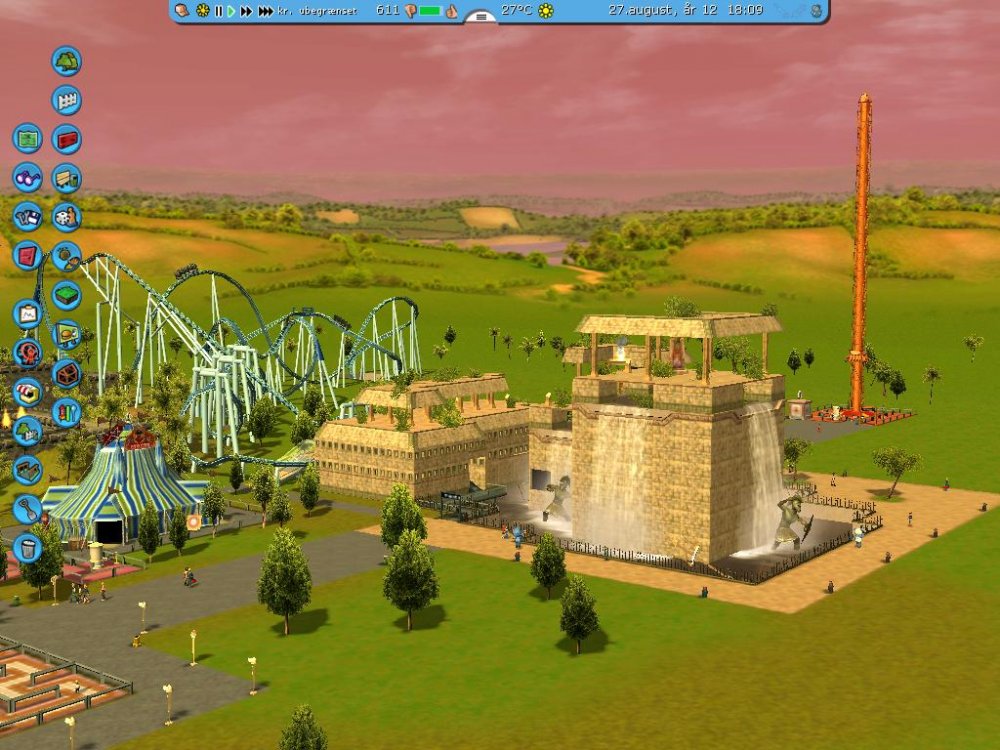Click the red tilted panel icon
This screenshot has height=750, width=1000.
point(27,255)
